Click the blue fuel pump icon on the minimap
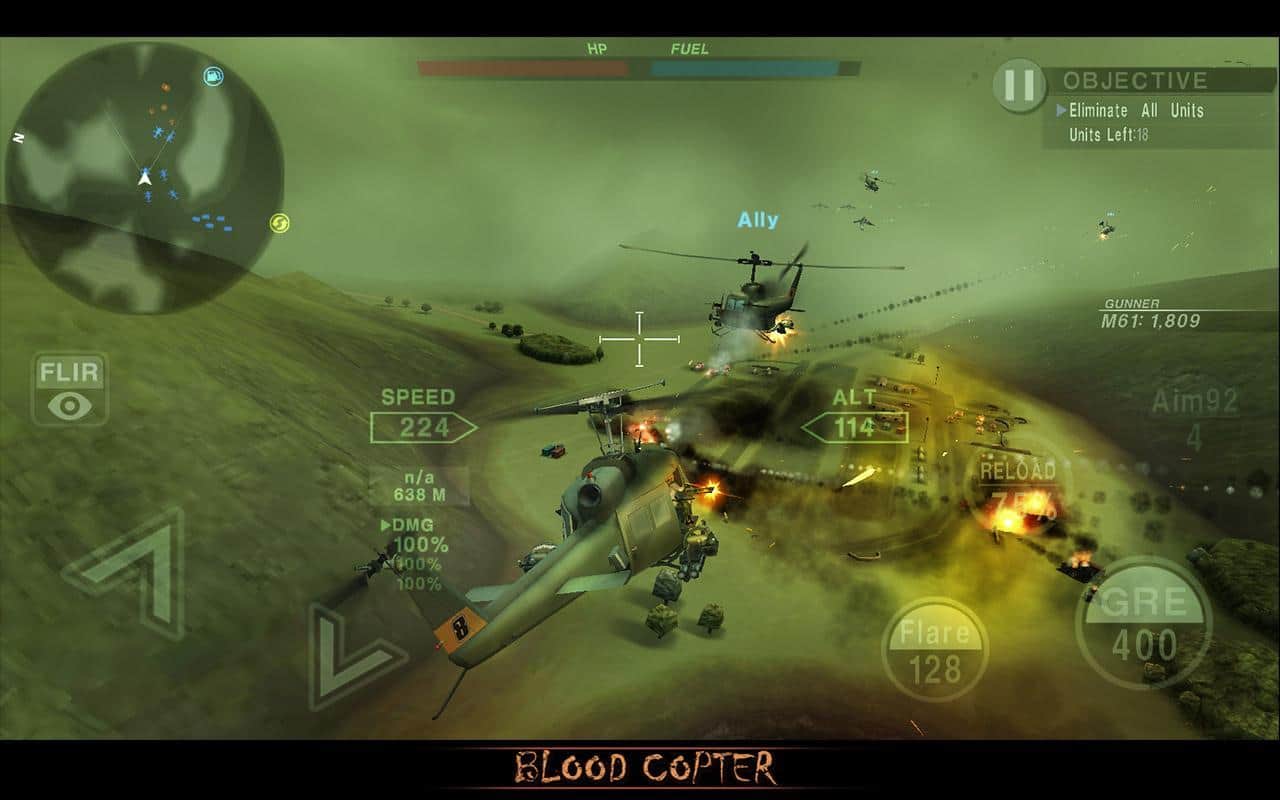Image resolution: width=1280 pixels, height=800 pixels. (210, 77)
